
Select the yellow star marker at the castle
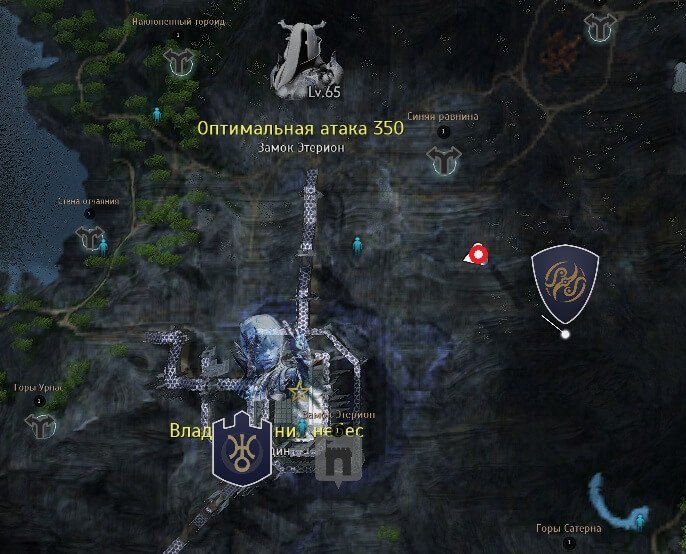coord(296,387)
